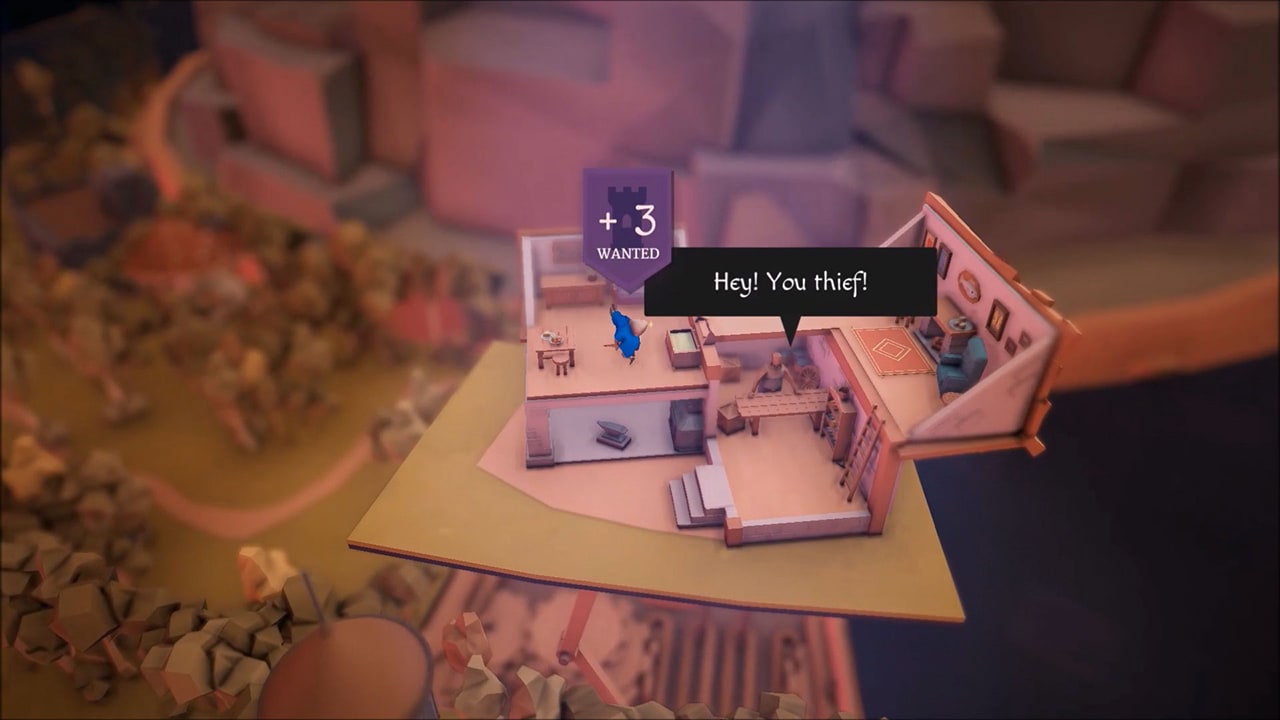The width and height of the screenshot is (1280, 720).
Task: Select the framed painting on the right wall
Action: (998, 319)
